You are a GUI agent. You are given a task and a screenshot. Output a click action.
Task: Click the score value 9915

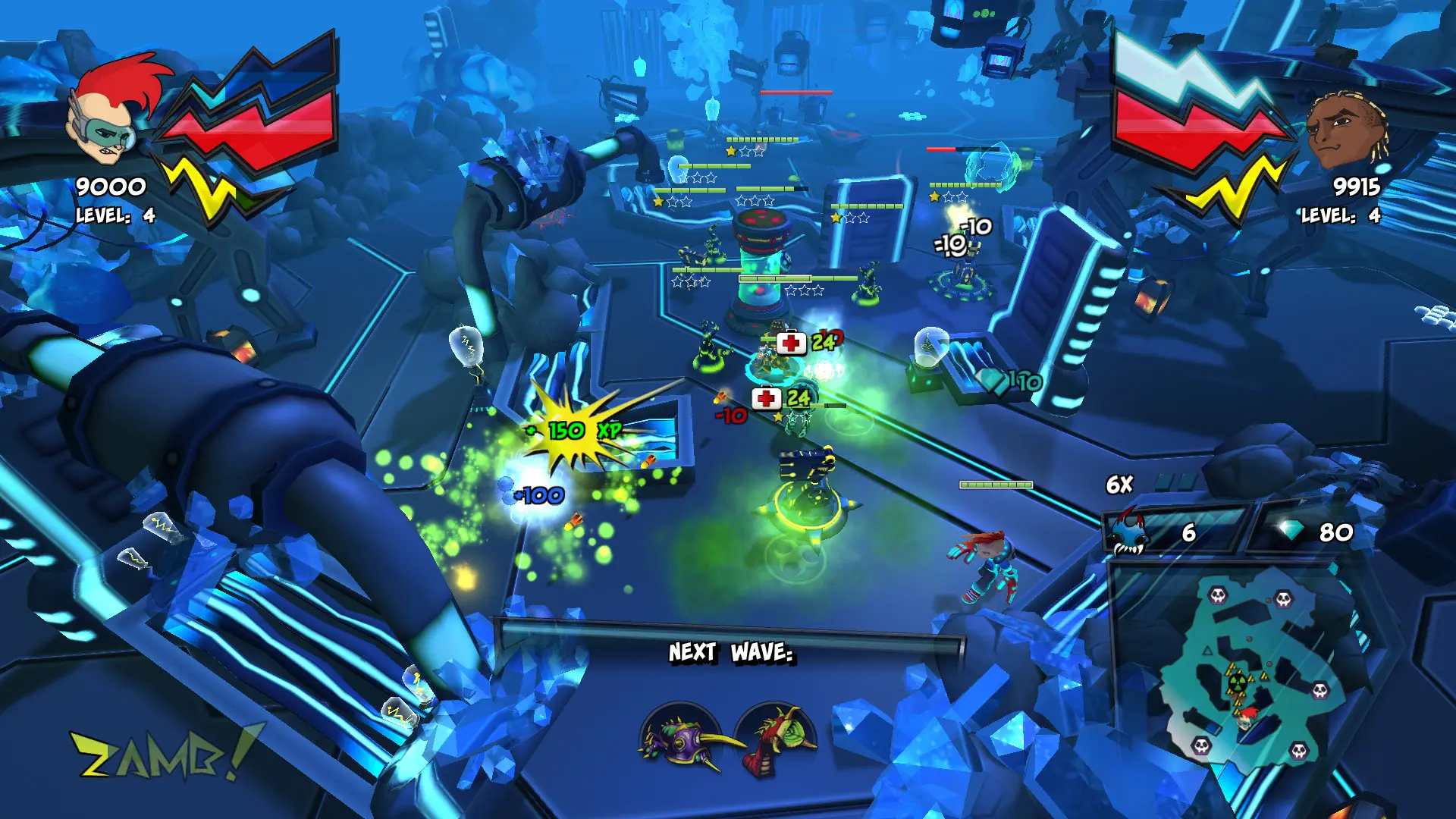1357,186
